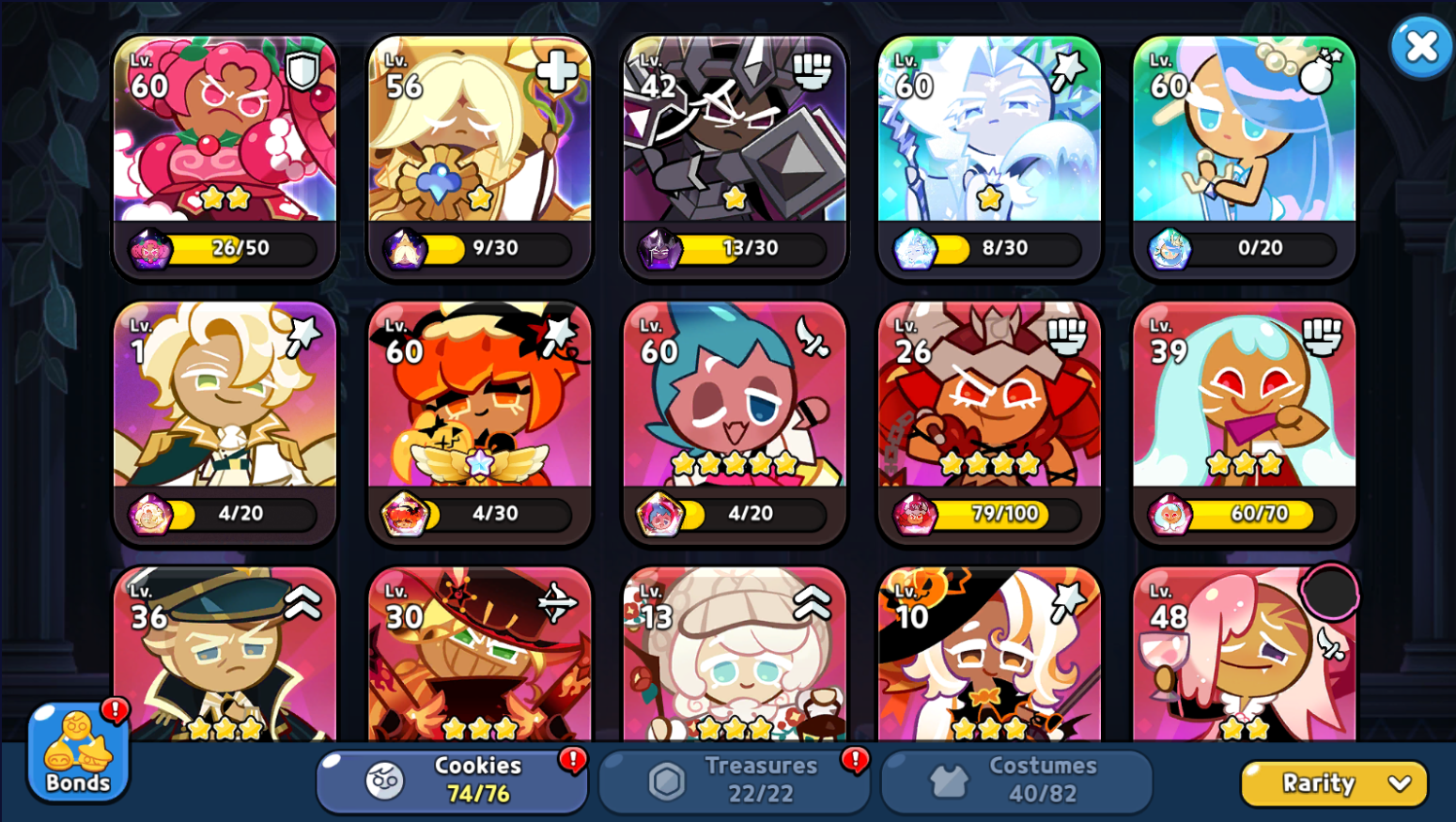The image size is (1456, 822).
Task: Select the level 48 cookie's portrait
Action: click(1245, 658)
